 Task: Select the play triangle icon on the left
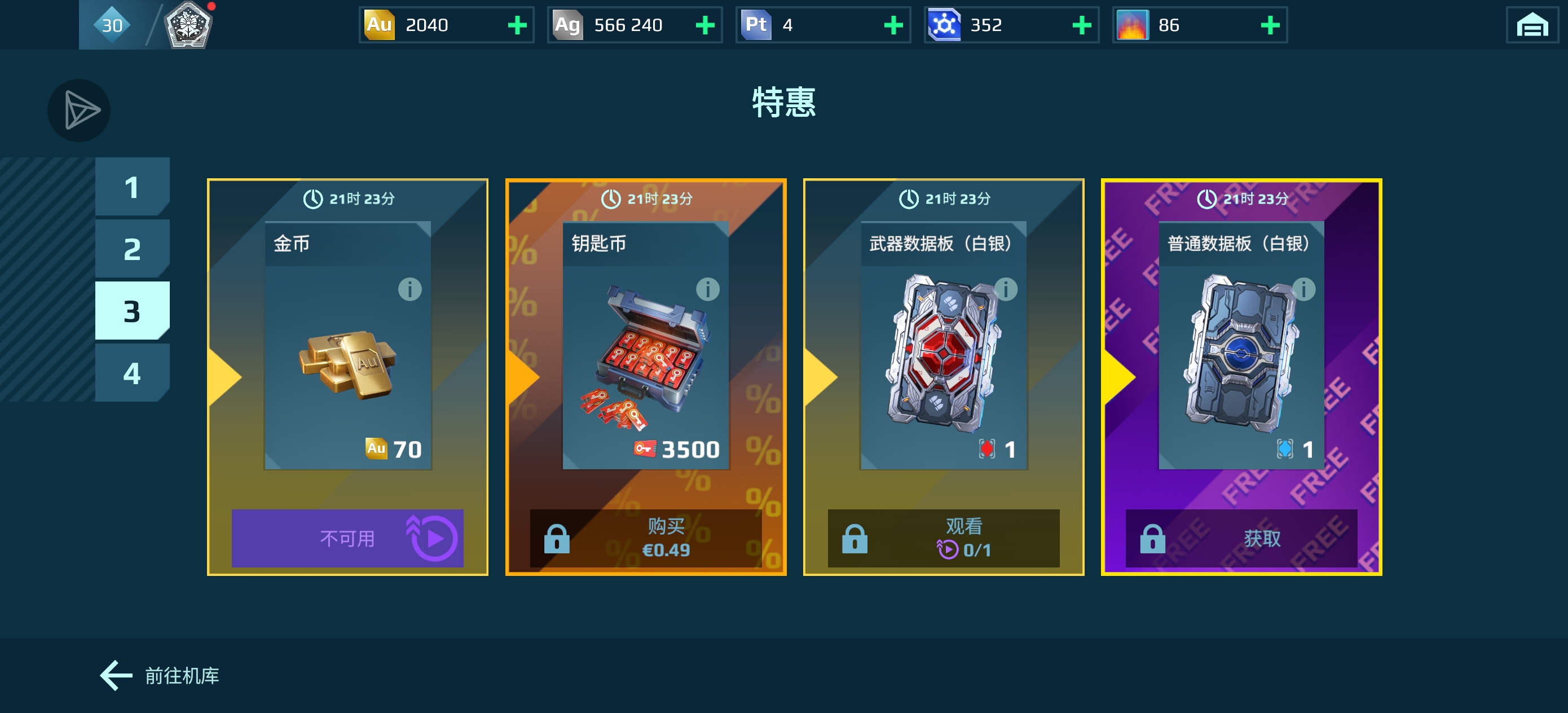tap(78, 110)
